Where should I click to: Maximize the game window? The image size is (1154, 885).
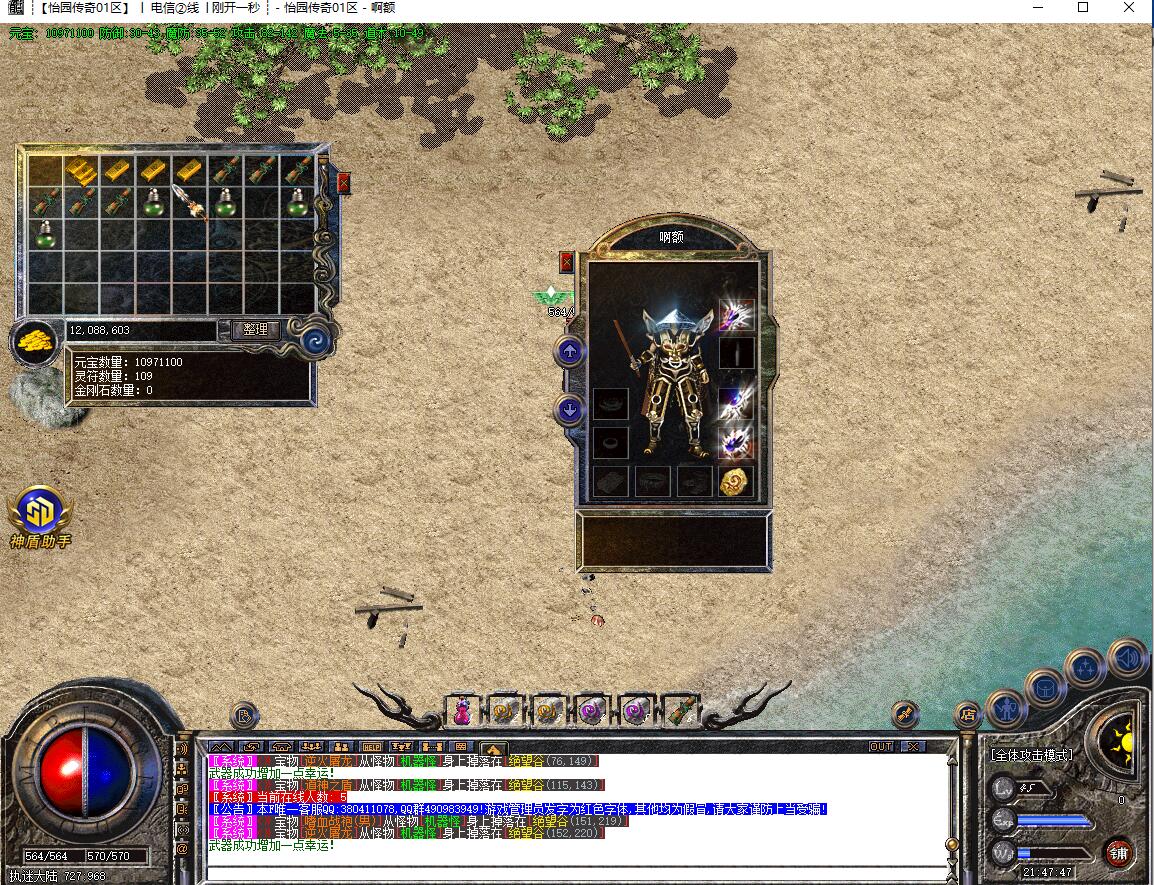[1083, 8]
